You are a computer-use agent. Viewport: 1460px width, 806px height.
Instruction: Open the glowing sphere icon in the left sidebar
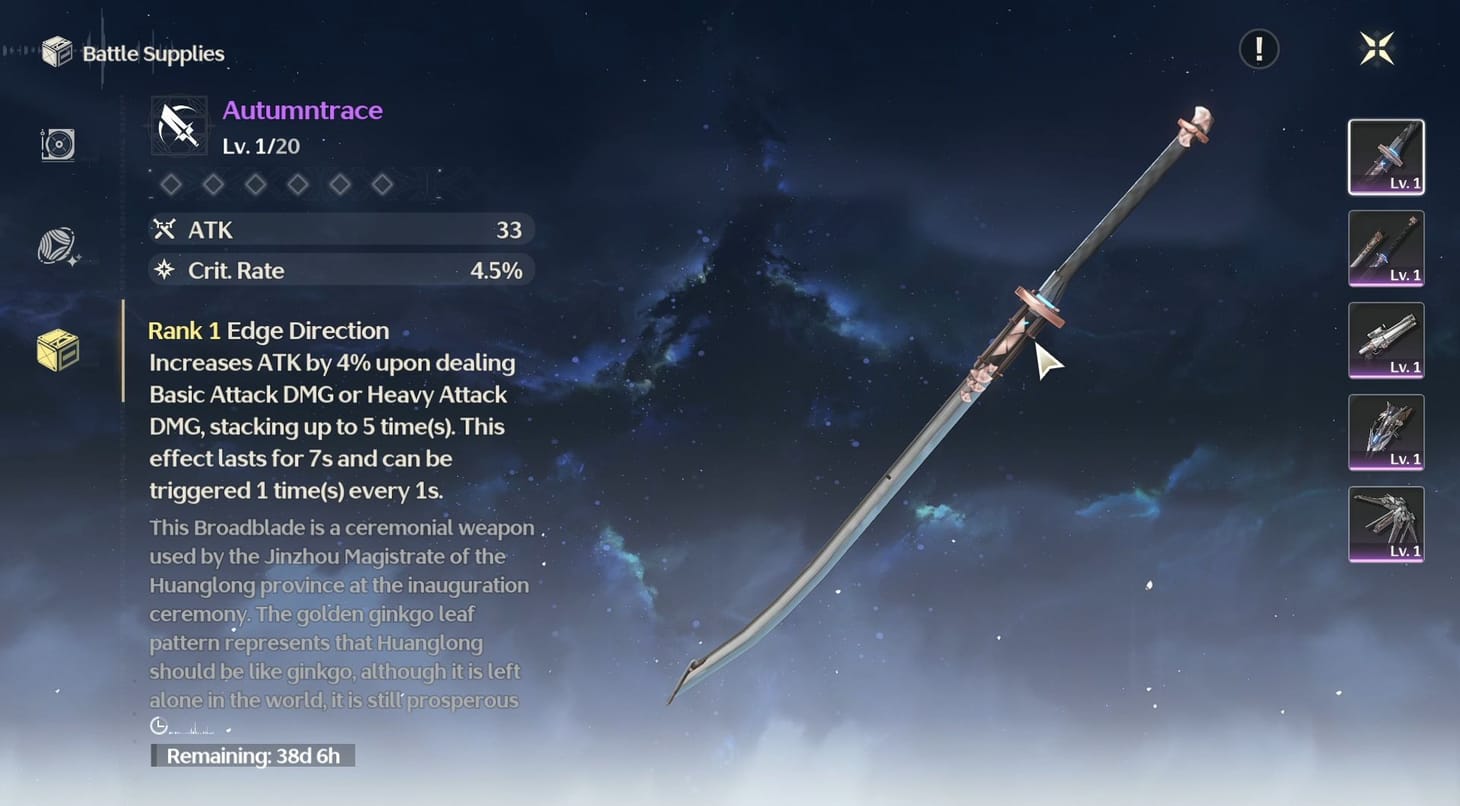(57, 243)
